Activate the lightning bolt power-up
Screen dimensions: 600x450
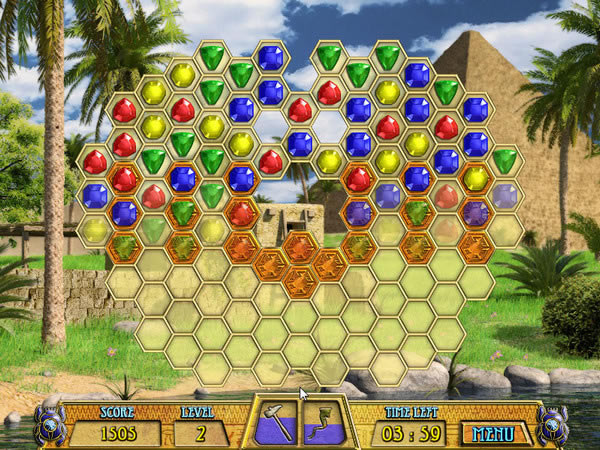point(325,421)
